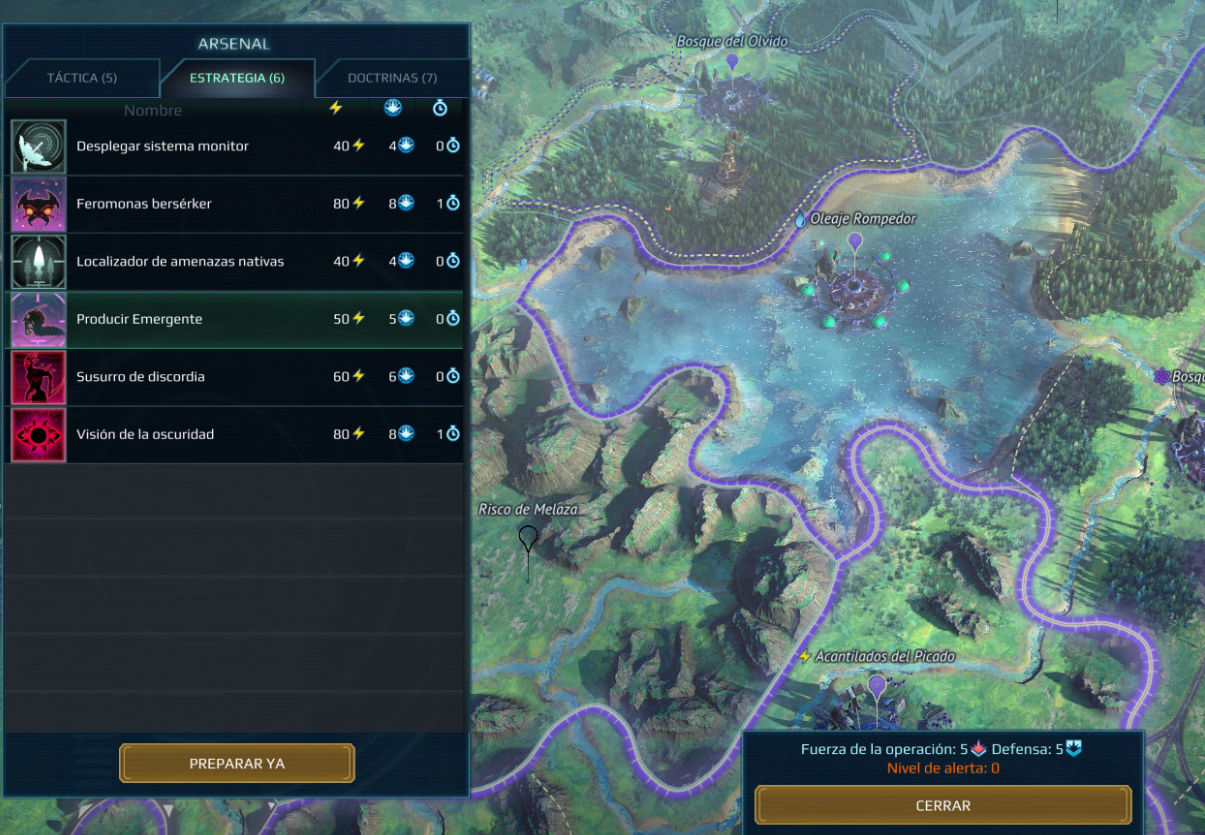Click the Preparar Ya button
This screenshot has height=835, width=1205.
237,763
